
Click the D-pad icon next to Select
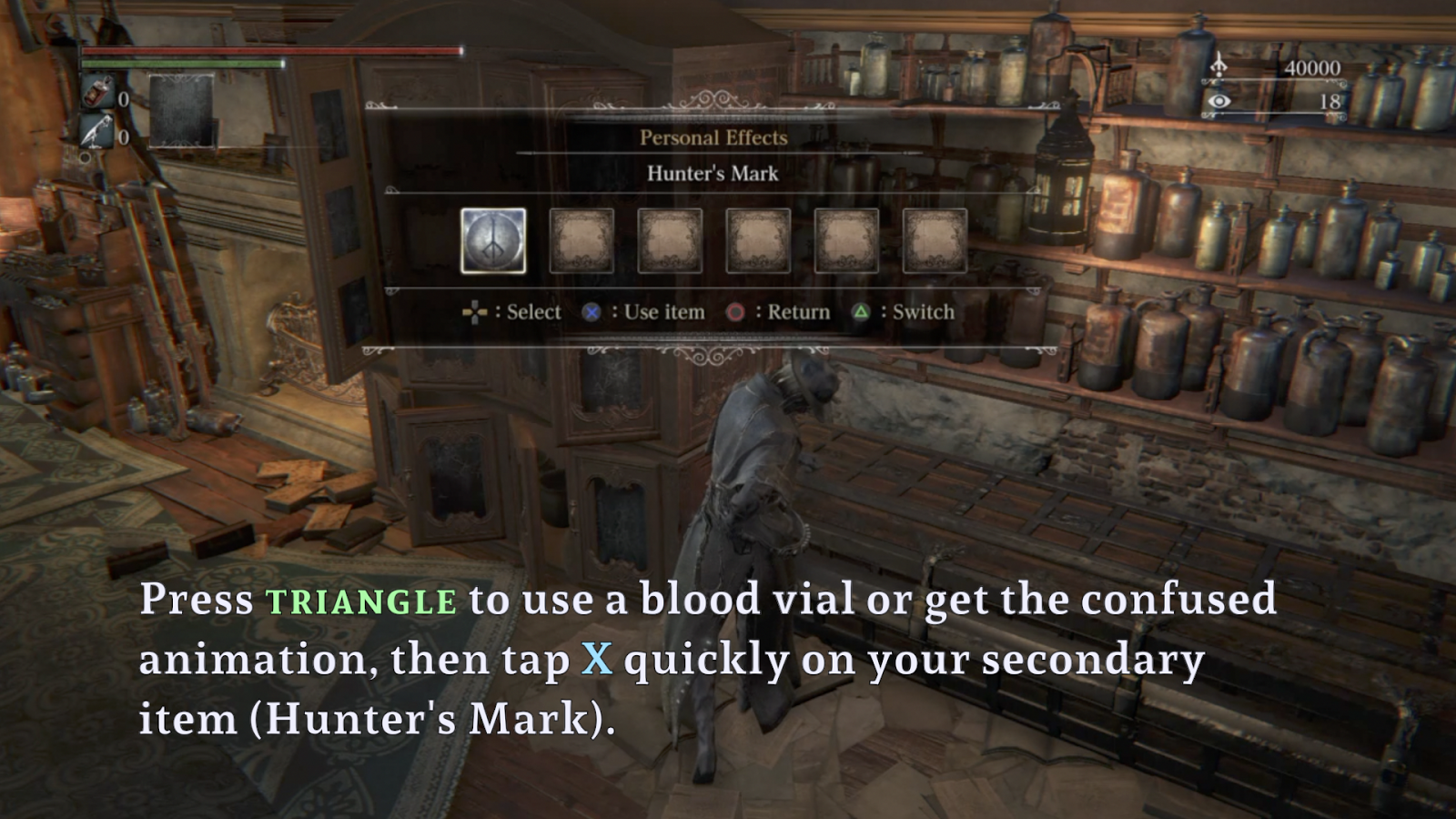[x=475, y=312]
